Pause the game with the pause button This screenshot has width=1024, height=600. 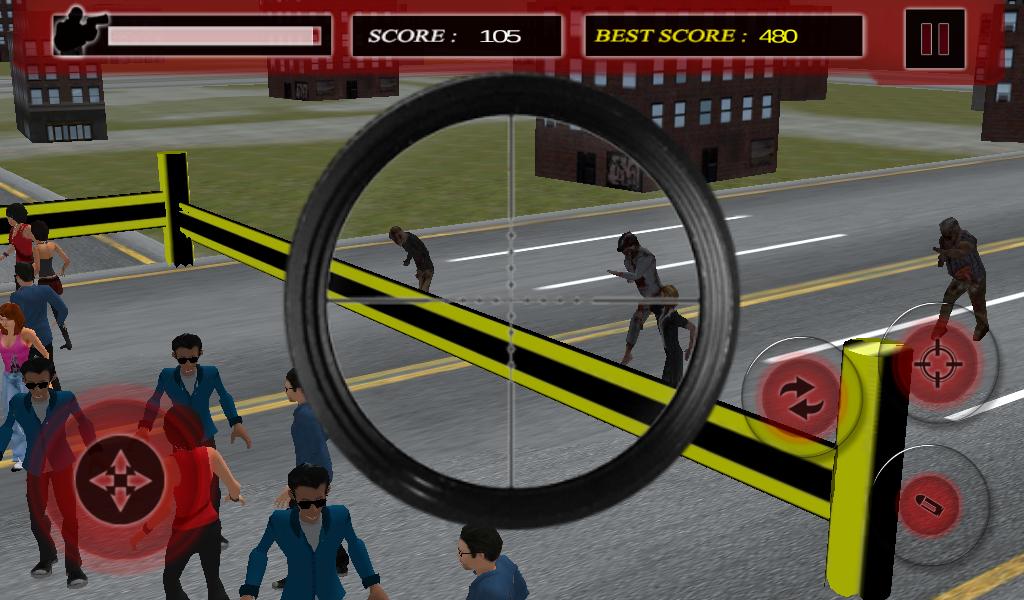coord(934,37)
